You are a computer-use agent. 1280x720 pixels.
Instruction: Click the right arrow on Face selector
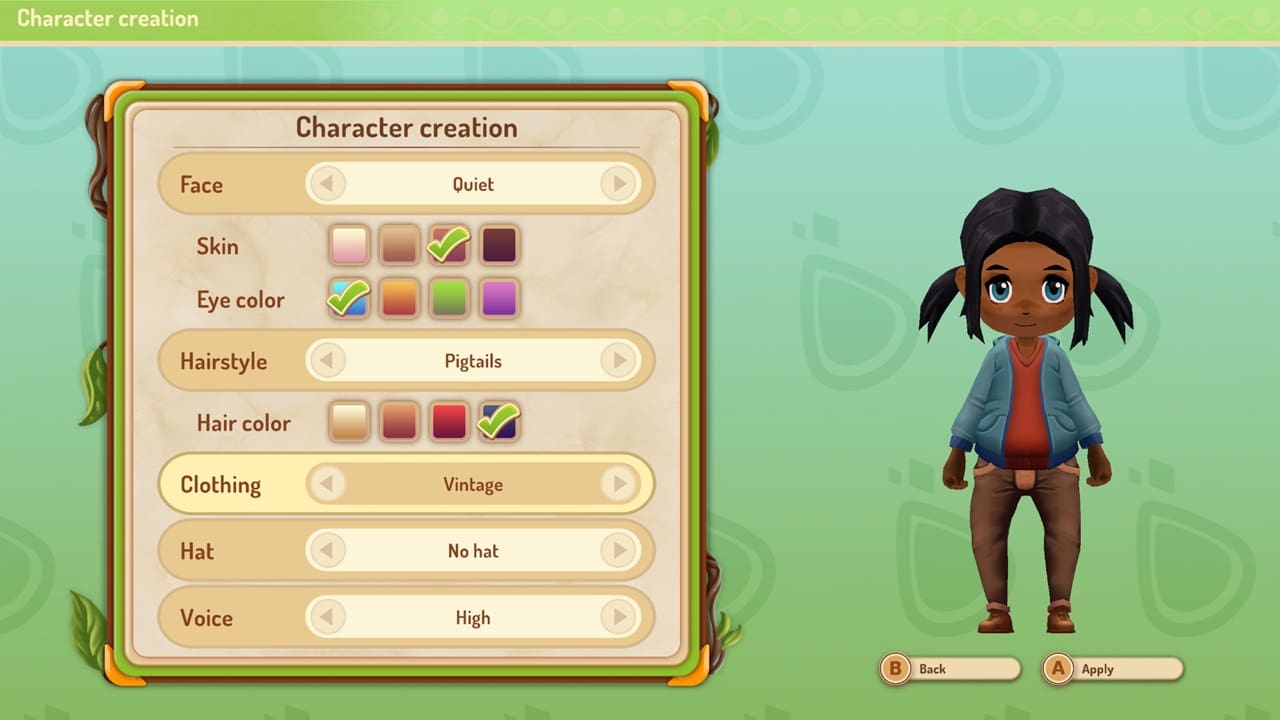point(620,184)
